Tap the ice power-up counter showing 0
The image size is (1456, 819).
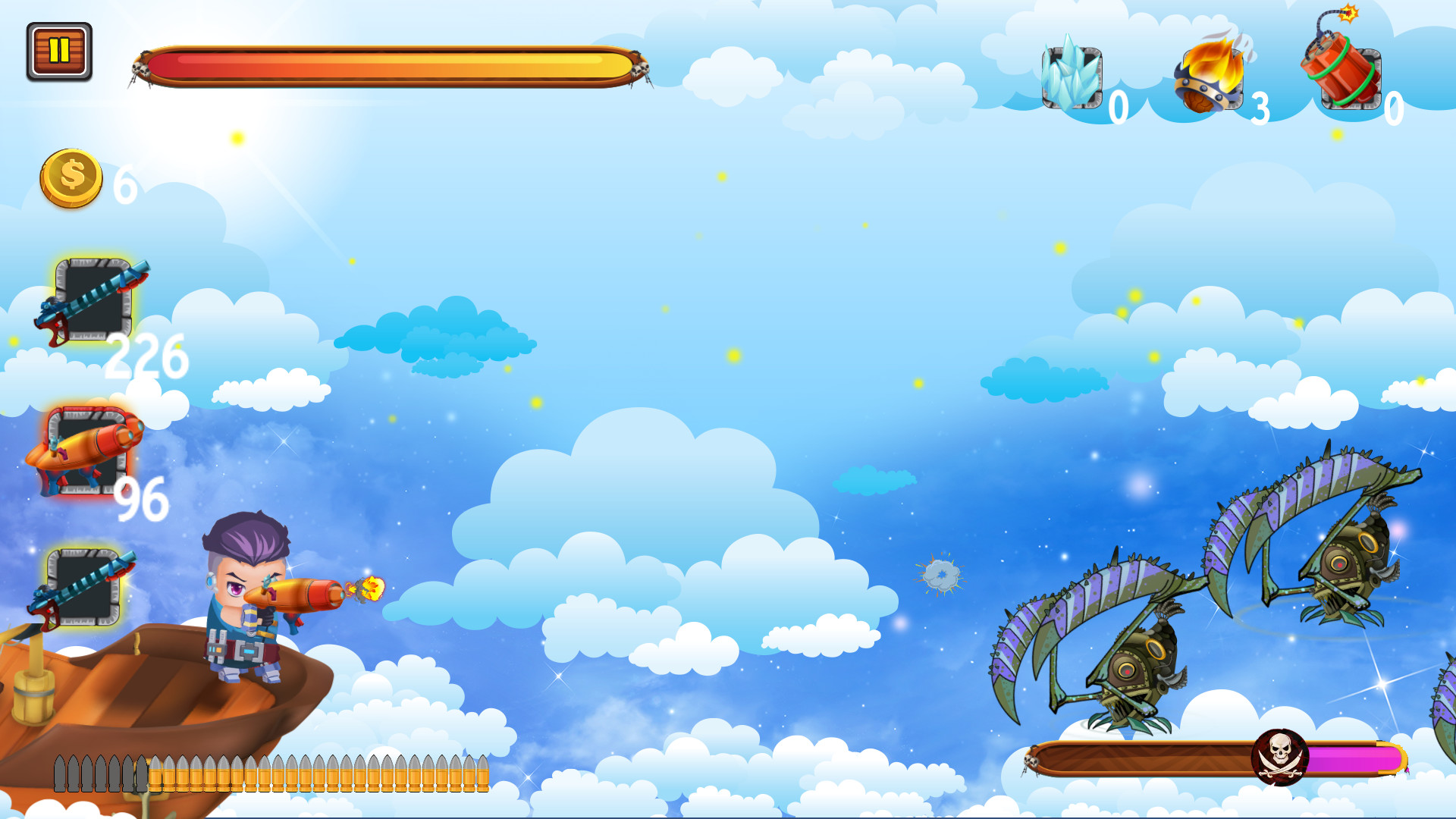point(1119,106)
